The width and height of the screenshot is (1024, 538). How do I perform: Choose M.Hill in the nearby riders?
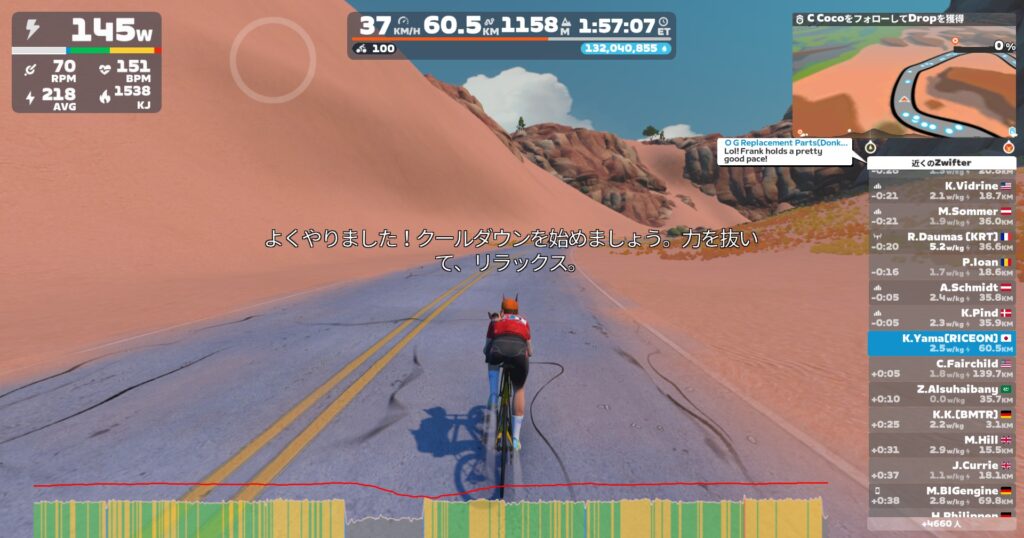click(941, 444)
